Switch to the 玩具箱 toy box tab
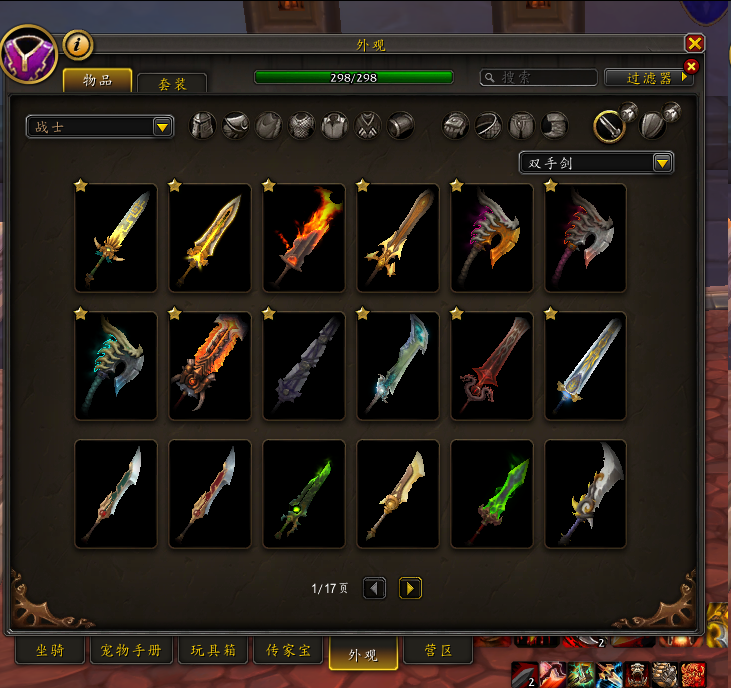Viewport: 731px width, 688px height. (213, 652)
